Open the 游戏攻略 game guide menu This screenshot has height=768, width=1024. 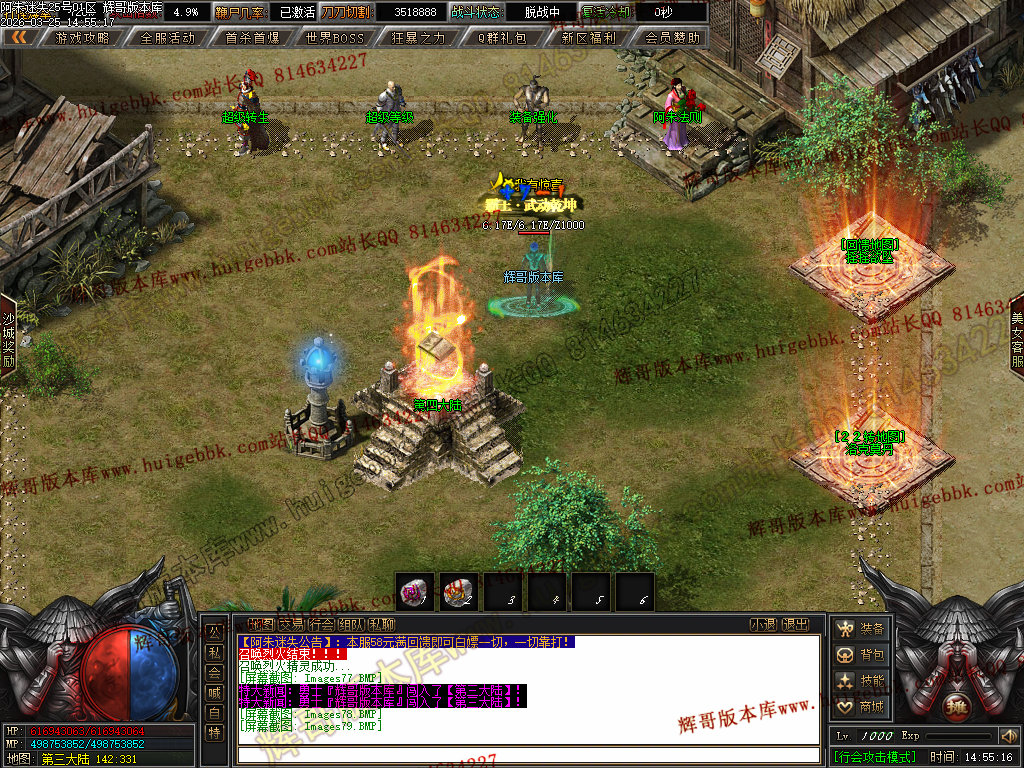click(x=83, y=38)
